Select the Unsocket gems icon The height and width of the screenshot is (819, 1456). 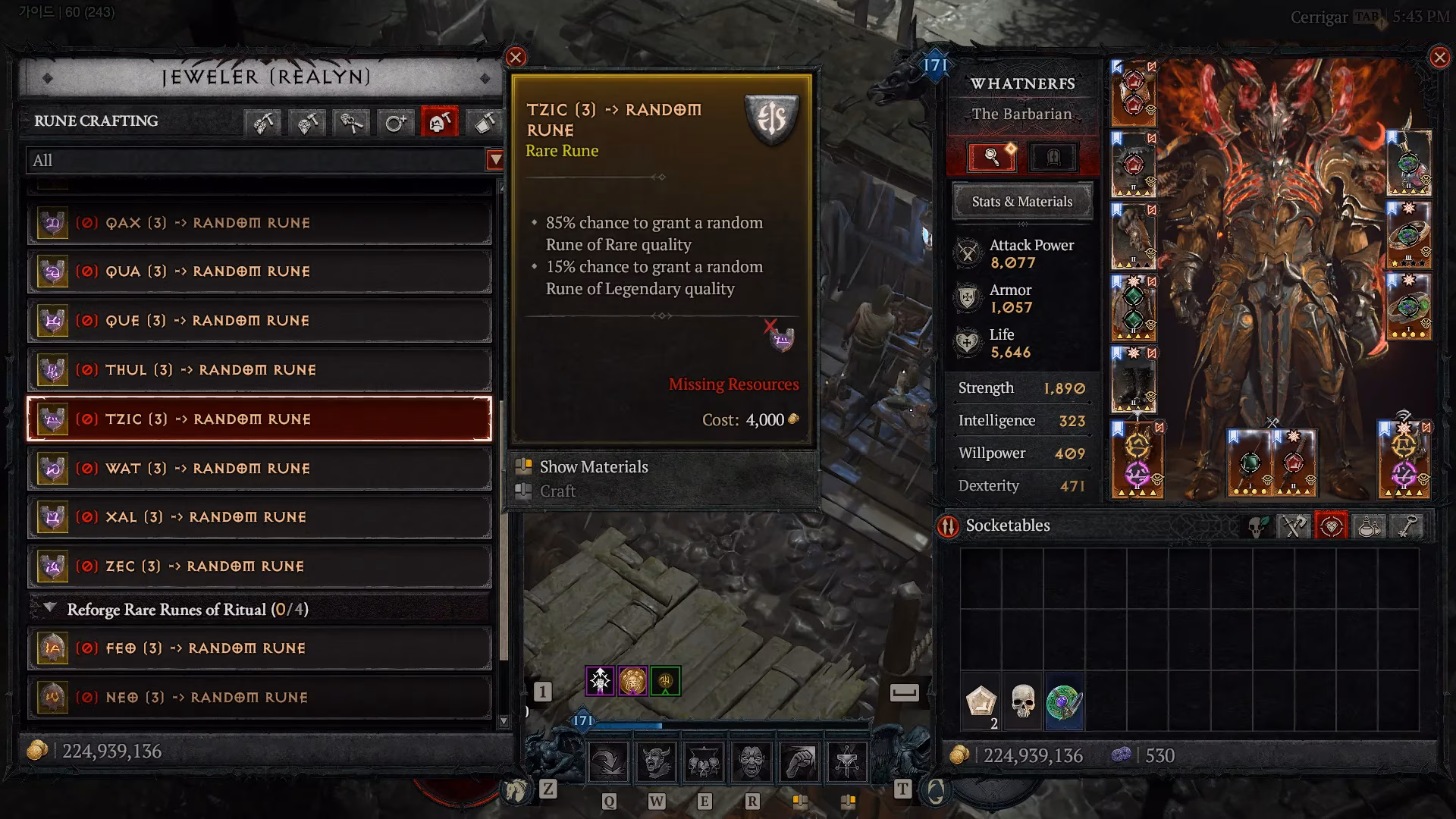(x=350, y=121)
